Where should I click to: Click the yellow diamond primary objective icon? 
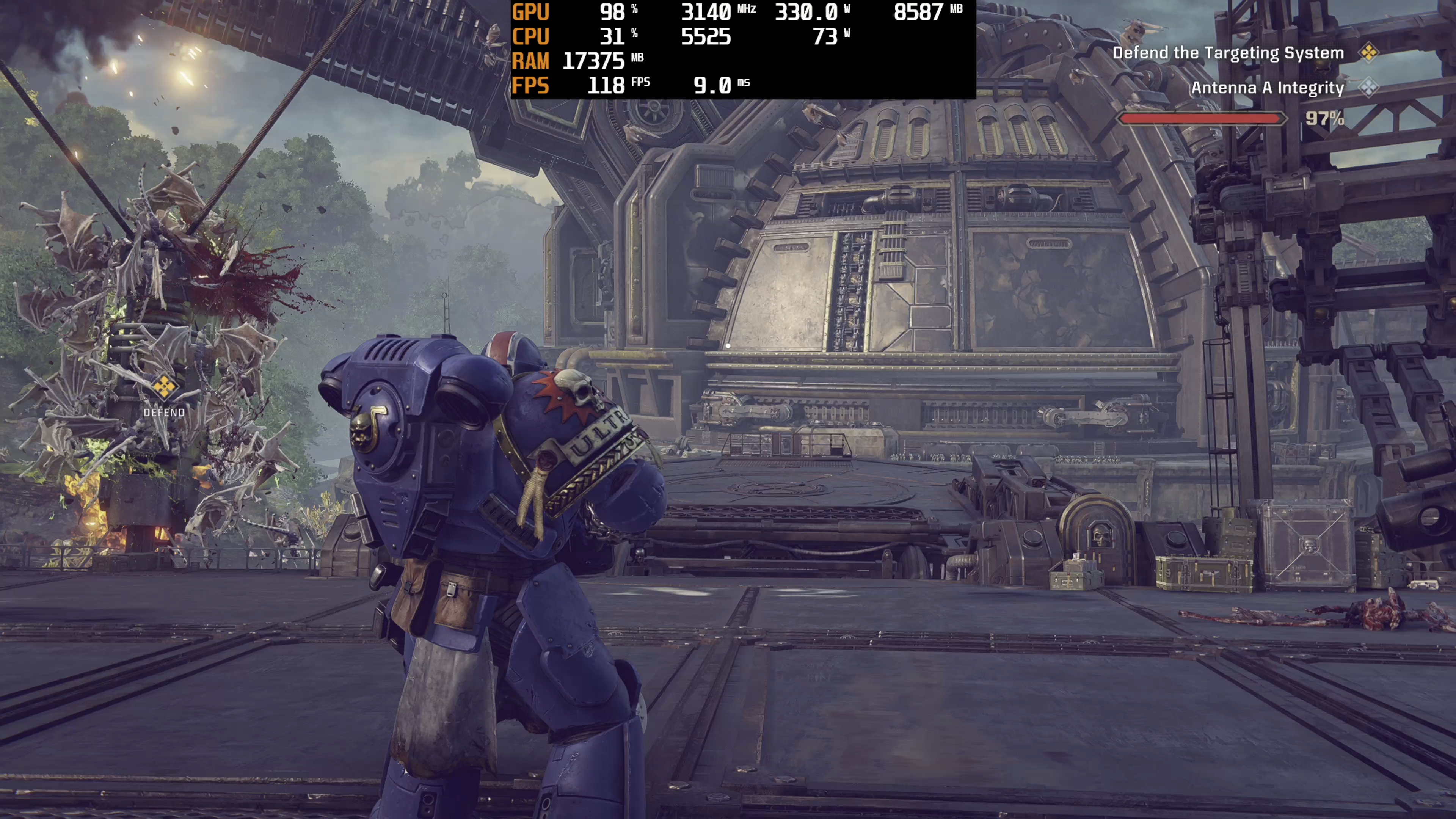[x=1368, y=53]
